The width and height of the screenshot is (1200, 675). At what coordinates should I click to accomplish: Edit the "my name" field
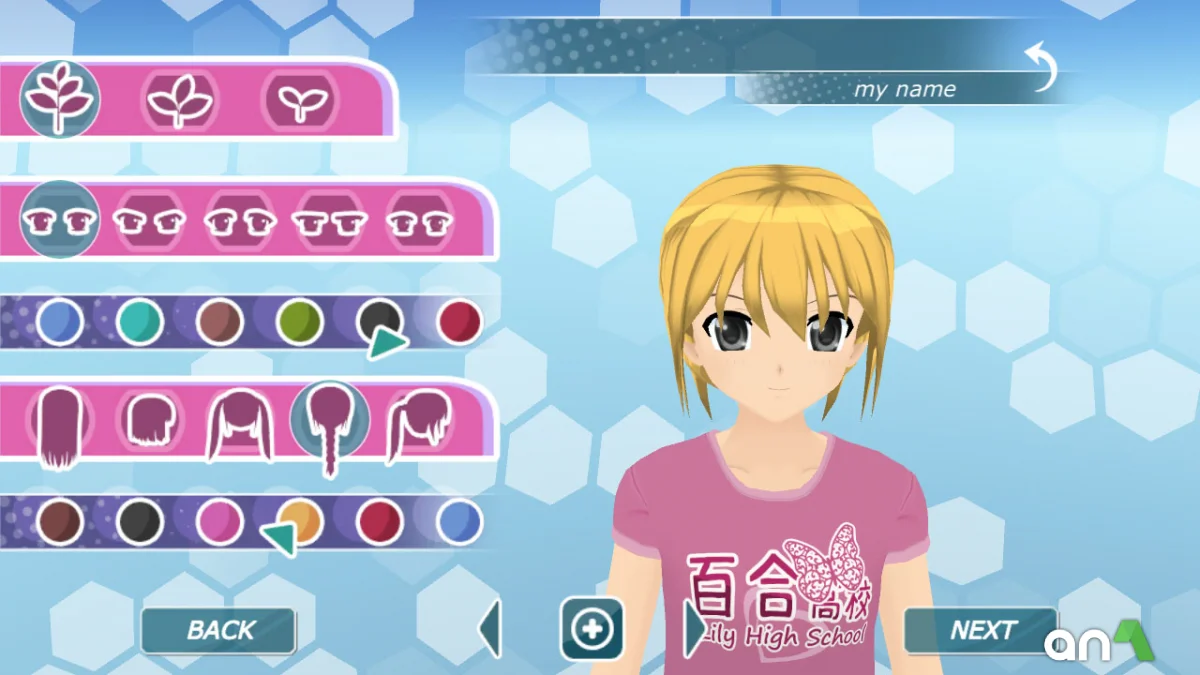(904, 89)
